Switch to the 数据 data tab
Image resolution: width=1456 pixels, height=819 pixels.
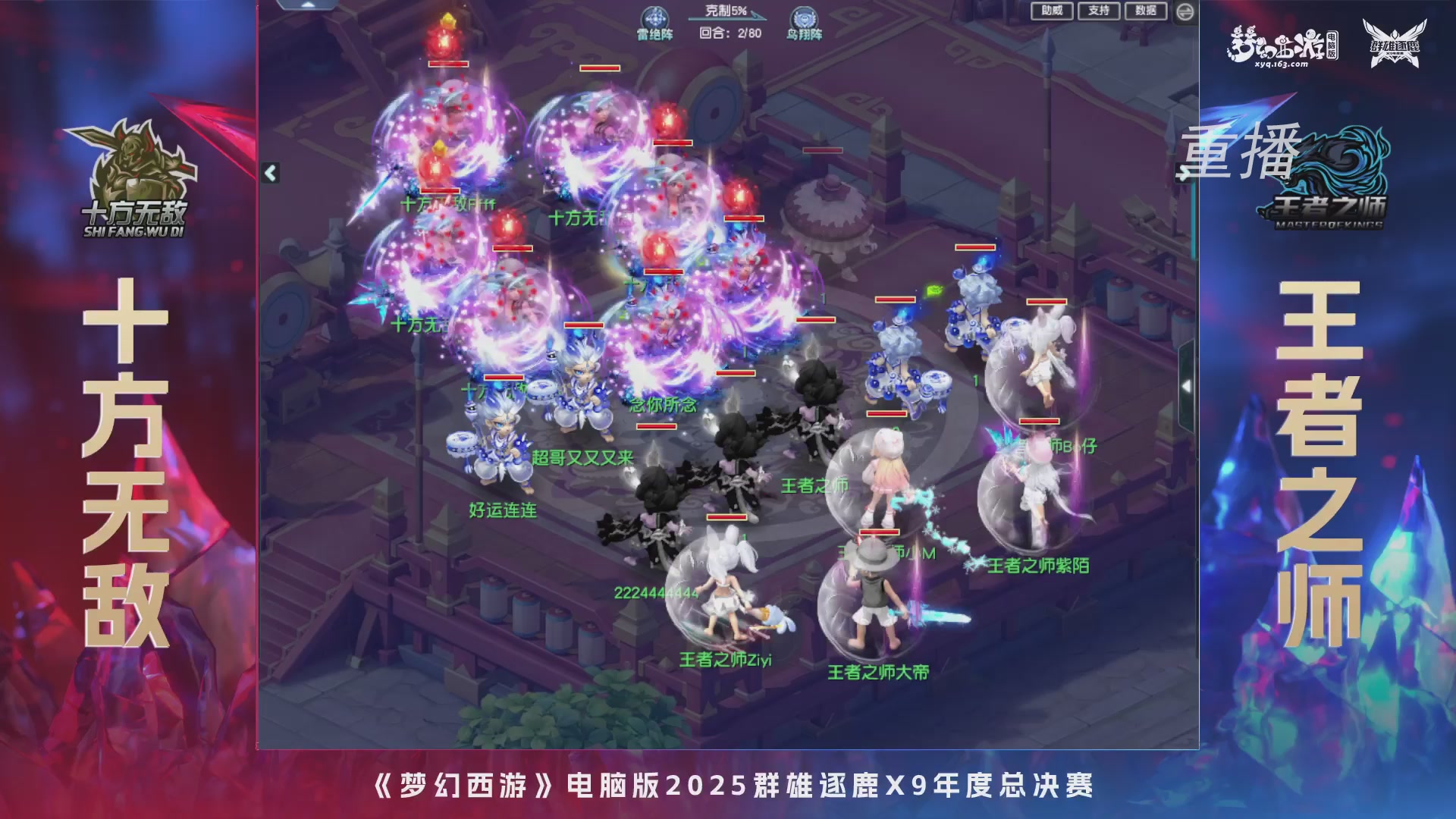click(1146, 11)
